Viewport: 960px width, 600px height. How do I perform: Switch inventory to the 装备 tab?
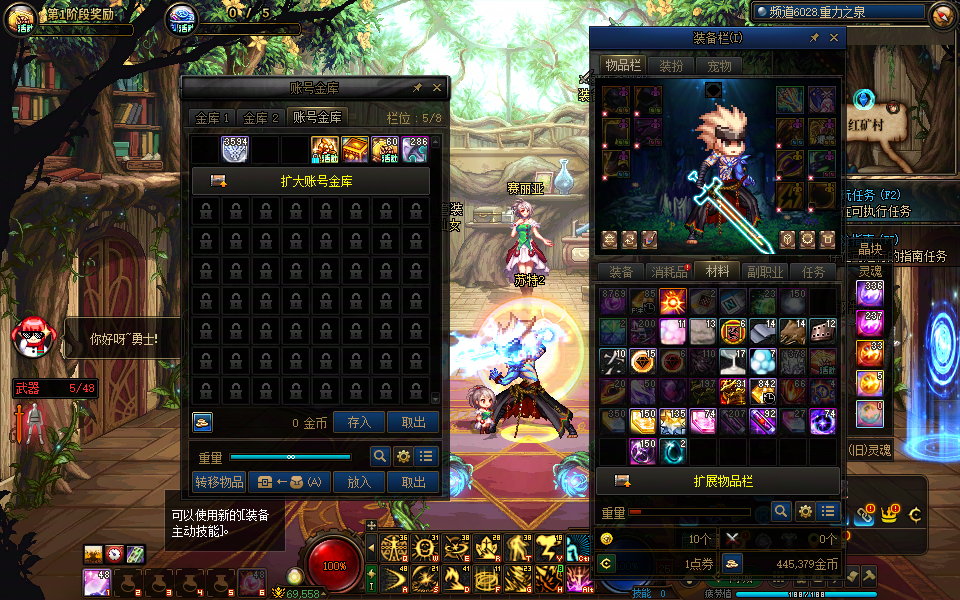pos(621,272)
